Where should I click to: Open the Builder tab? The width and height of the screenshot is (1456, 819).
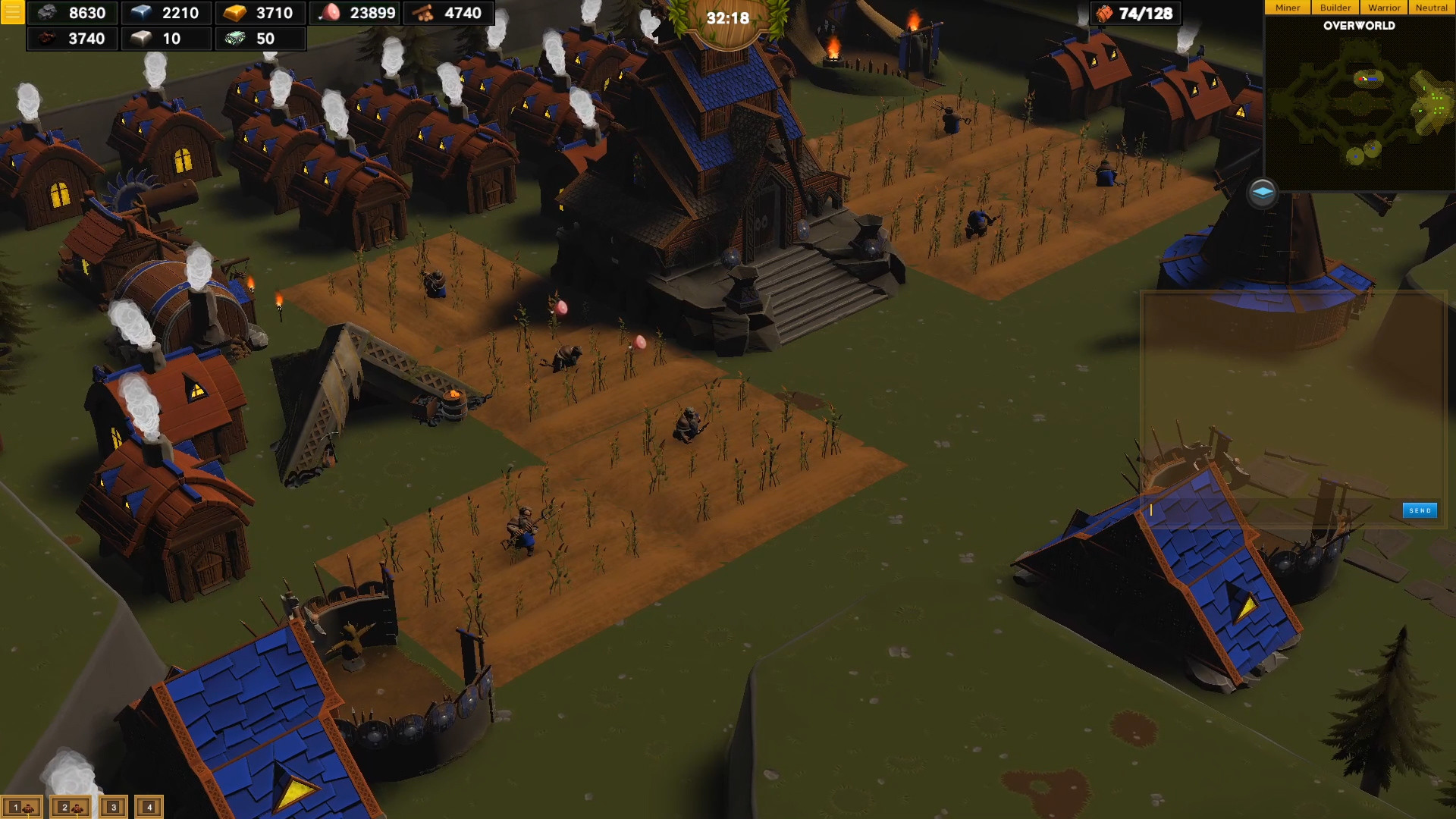pos(1335,8)
